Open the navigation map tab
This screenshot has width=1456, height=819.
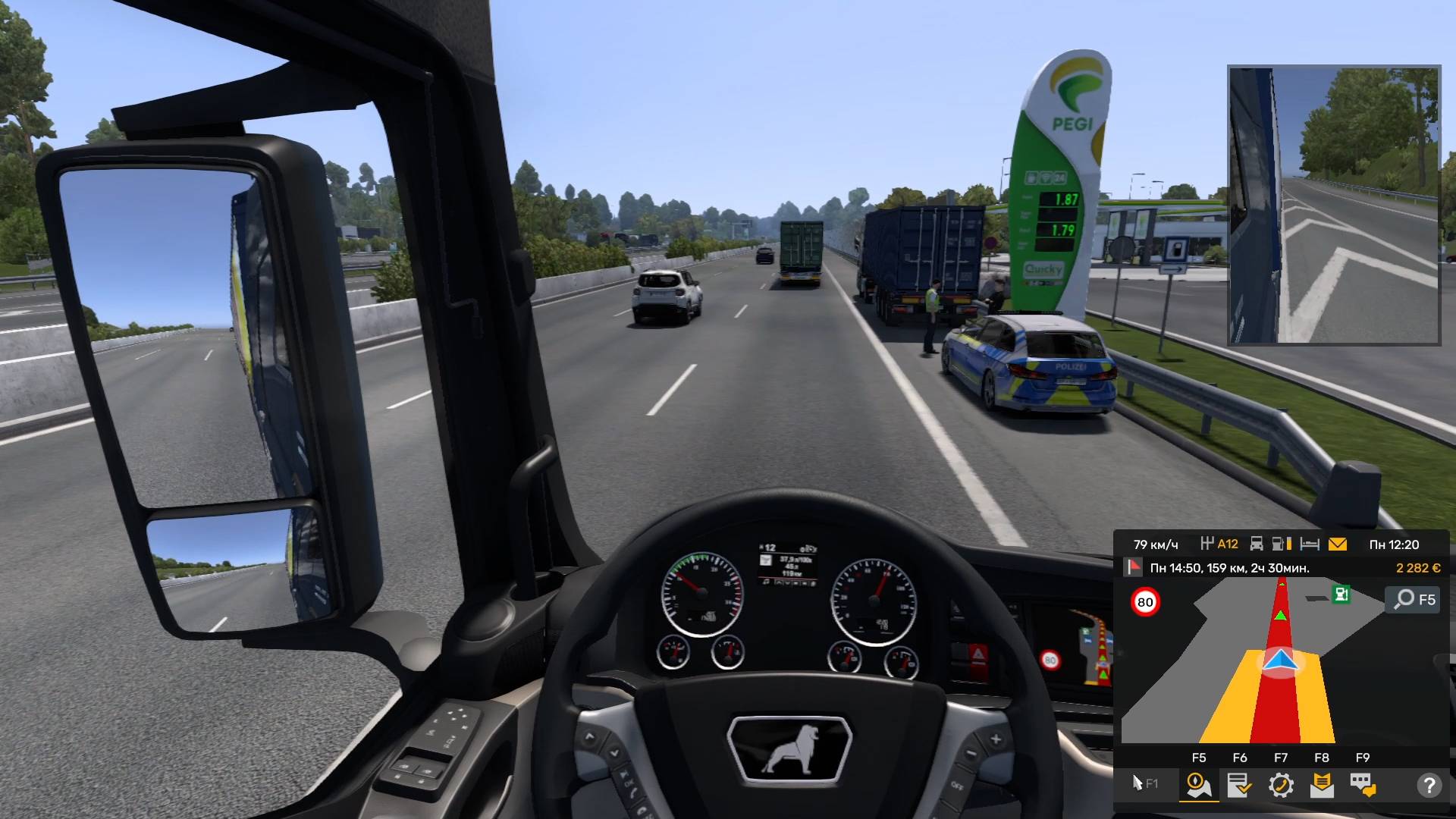tap(1199, 785)
